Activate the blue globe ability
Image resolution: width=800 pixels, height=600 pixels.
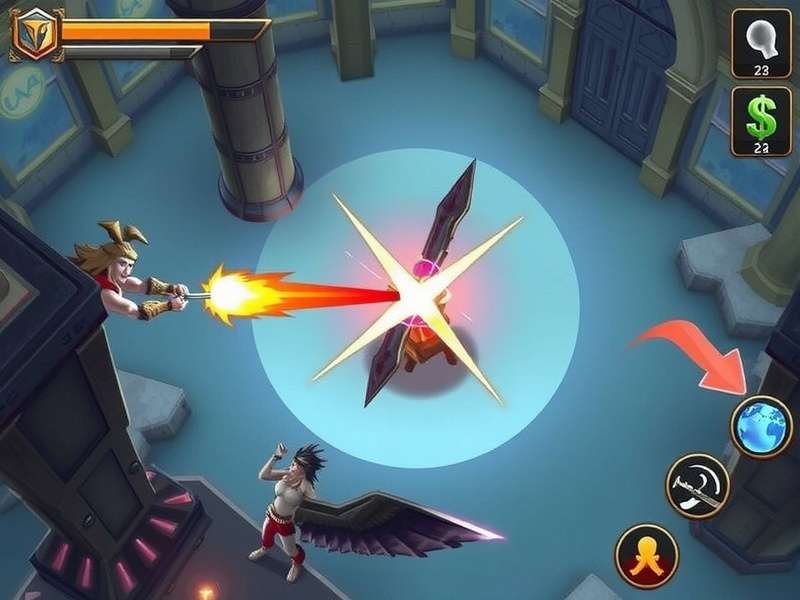[761, 427]
